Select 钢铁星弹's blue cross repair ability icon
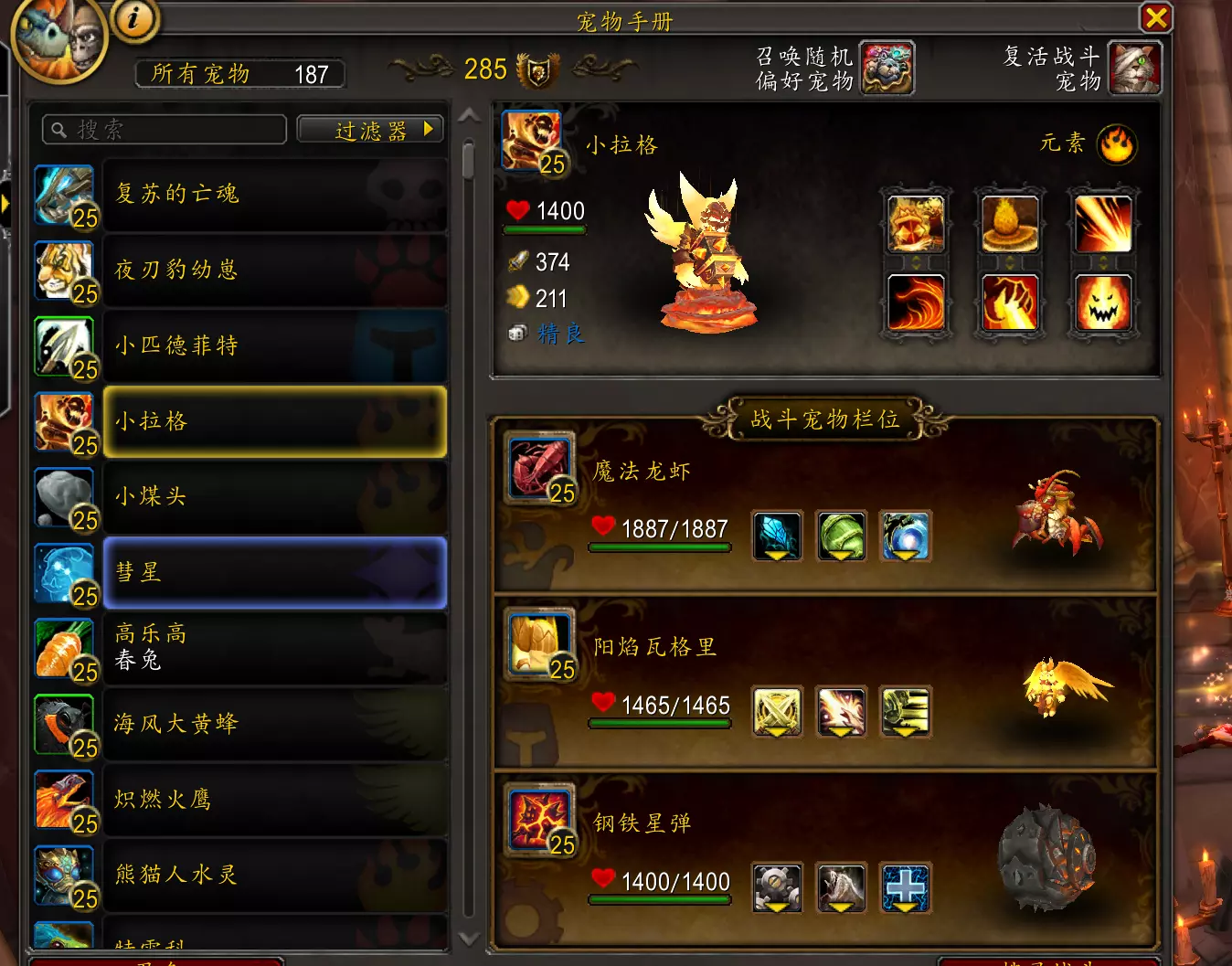The image size is (1232, 966). pos(905,887)
